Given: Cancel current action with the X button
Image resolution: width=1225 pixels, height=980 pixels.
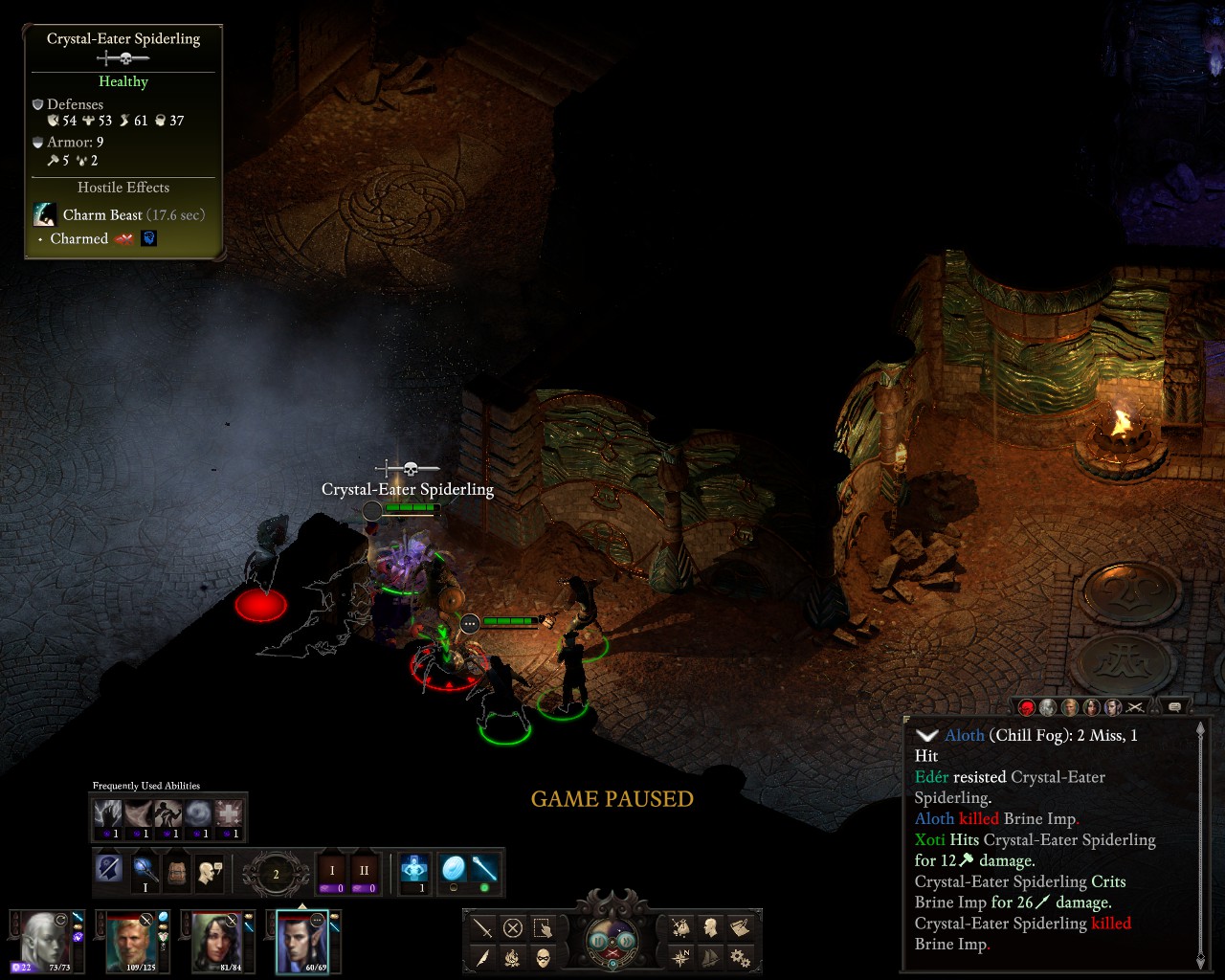Looking at the screenshot, I should tap(513, 927).
